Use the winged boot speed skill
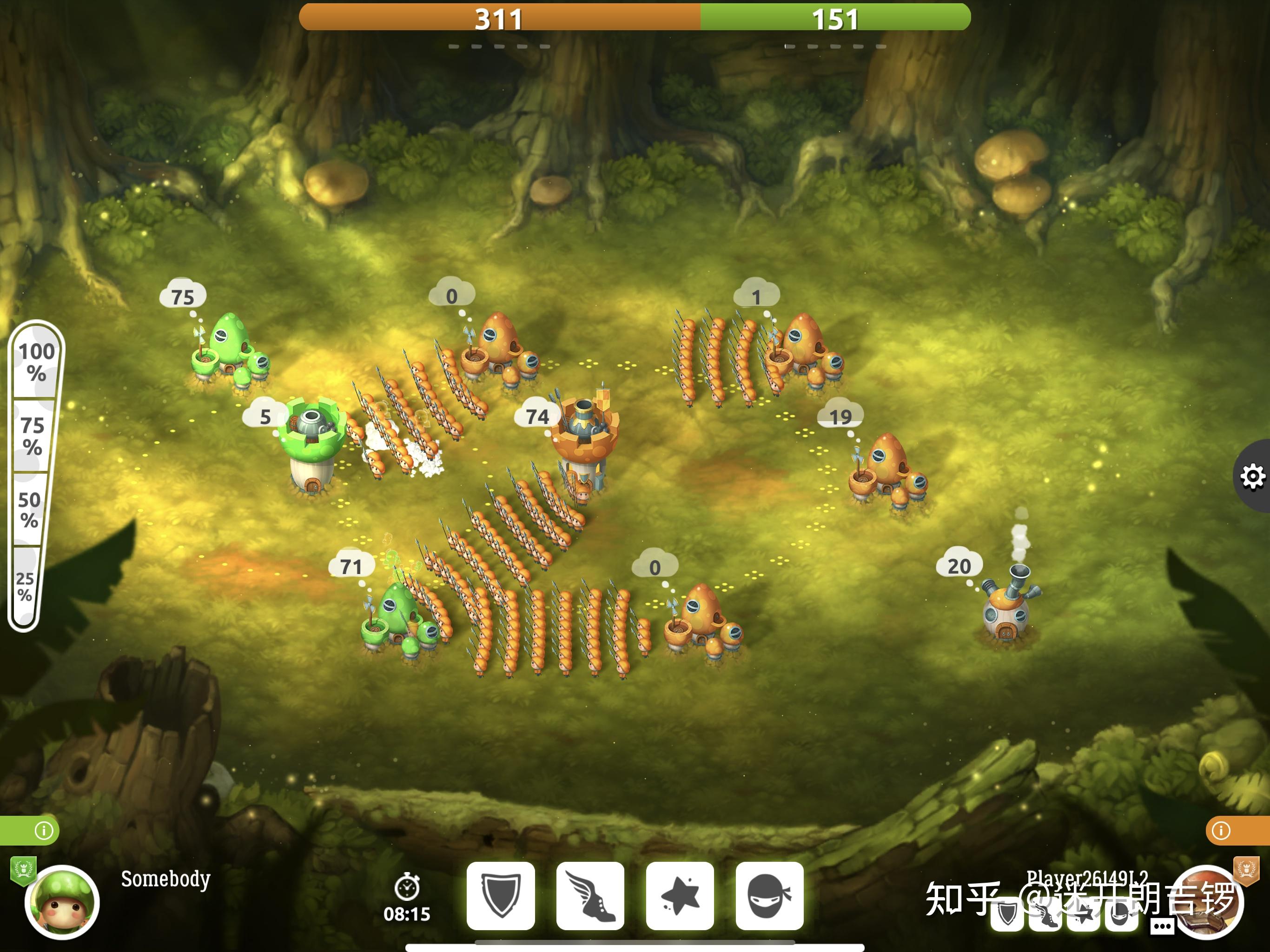 click(x=590, y=895)
